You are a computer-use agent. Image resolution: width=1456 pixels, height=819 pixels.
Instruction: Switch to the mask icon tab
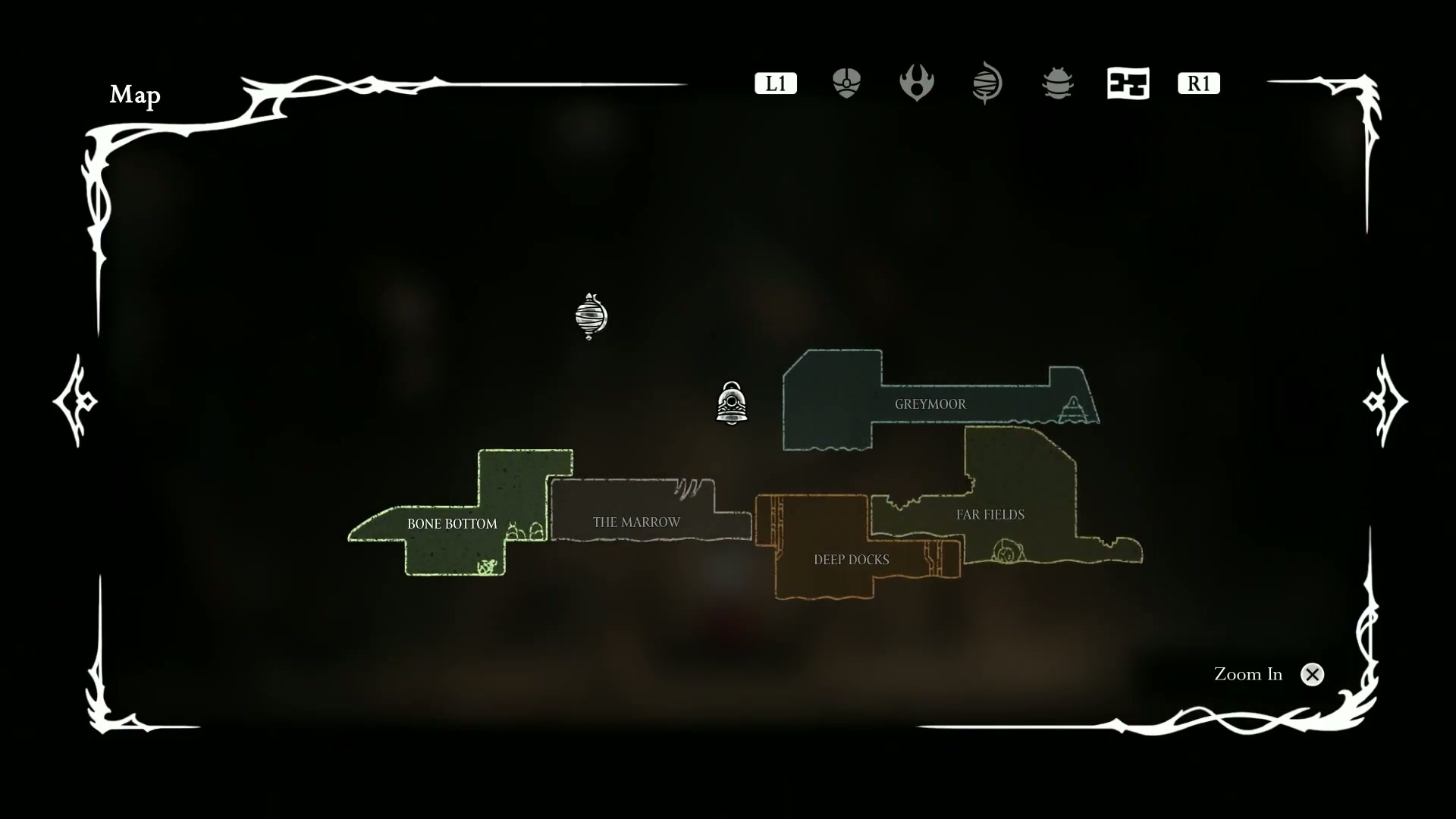pyautogui.click(x=846, y=83)
